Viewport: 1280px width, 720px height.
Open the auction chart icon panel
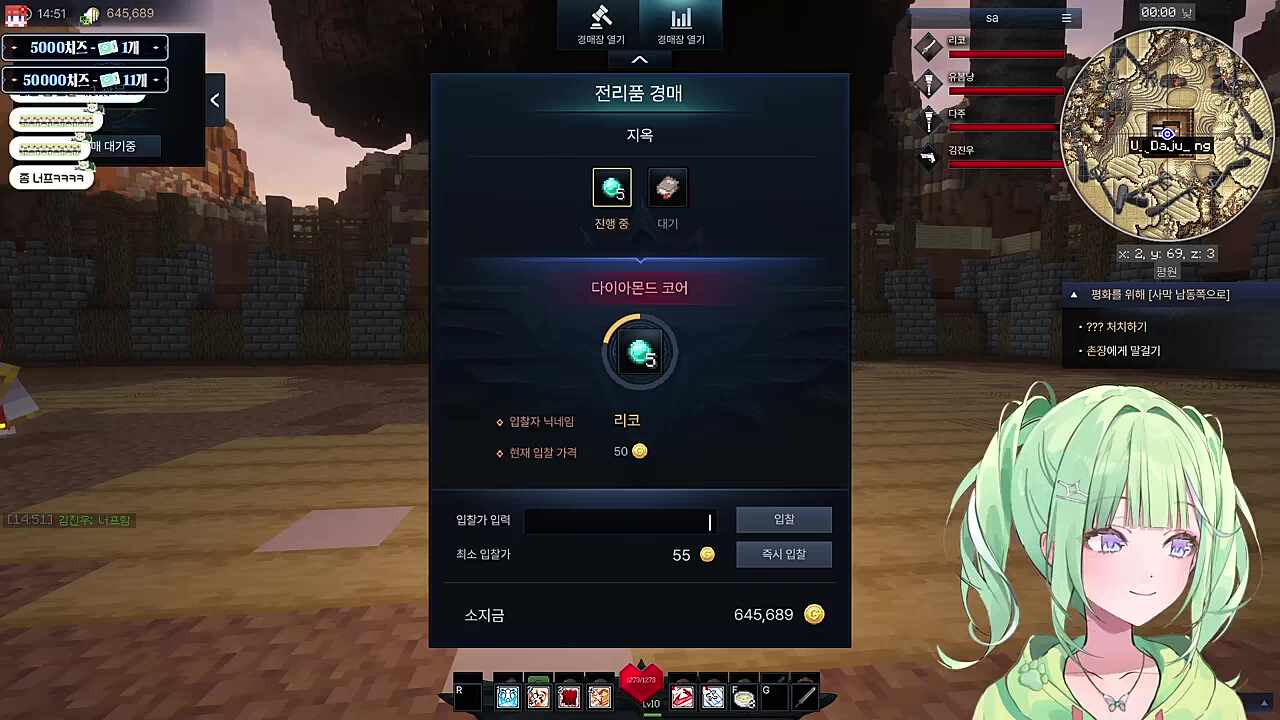[x=681, y=22]
